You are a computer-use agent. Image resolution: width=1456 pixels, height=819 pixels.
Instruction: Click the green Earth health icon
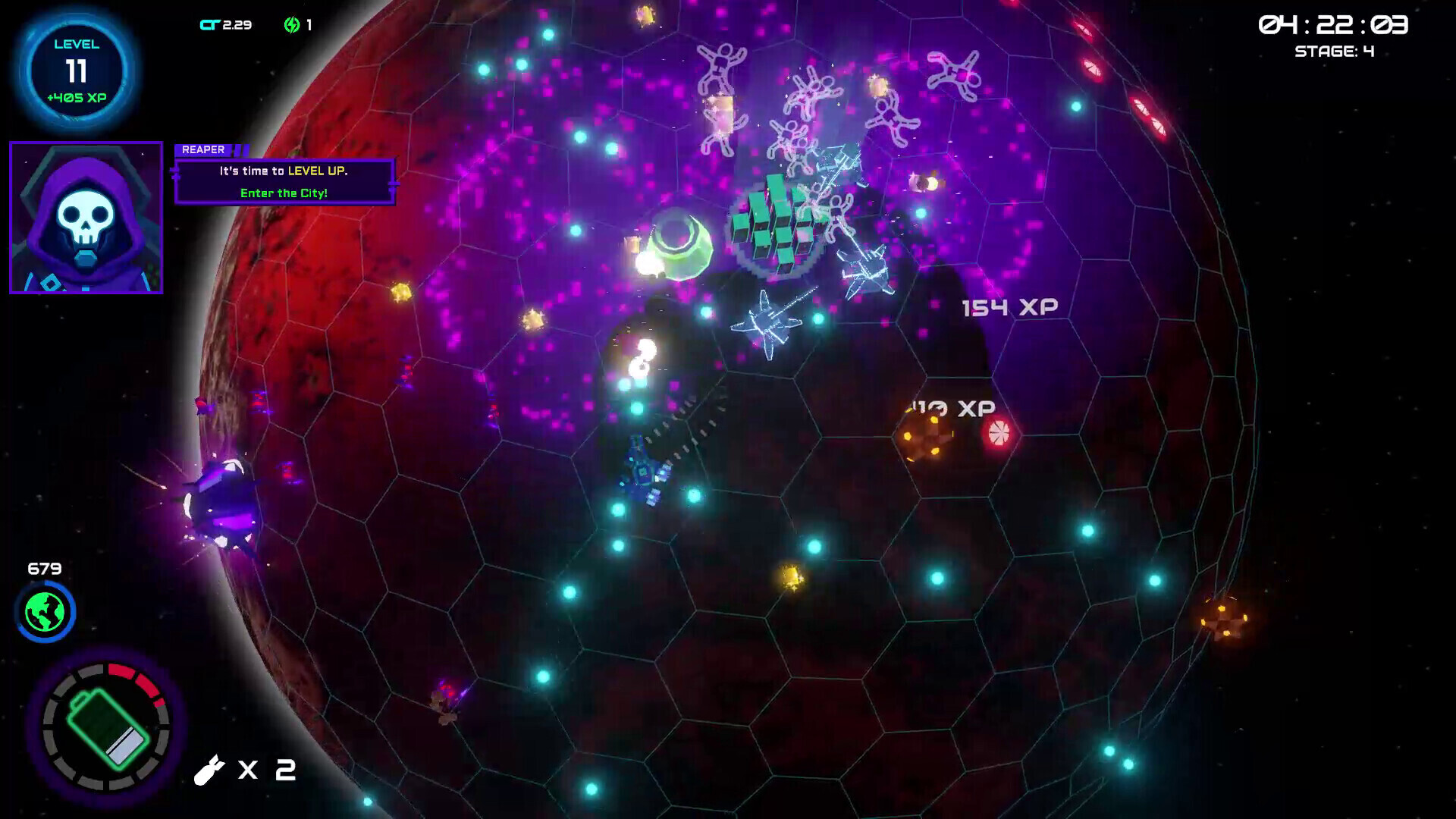point(45,613)
